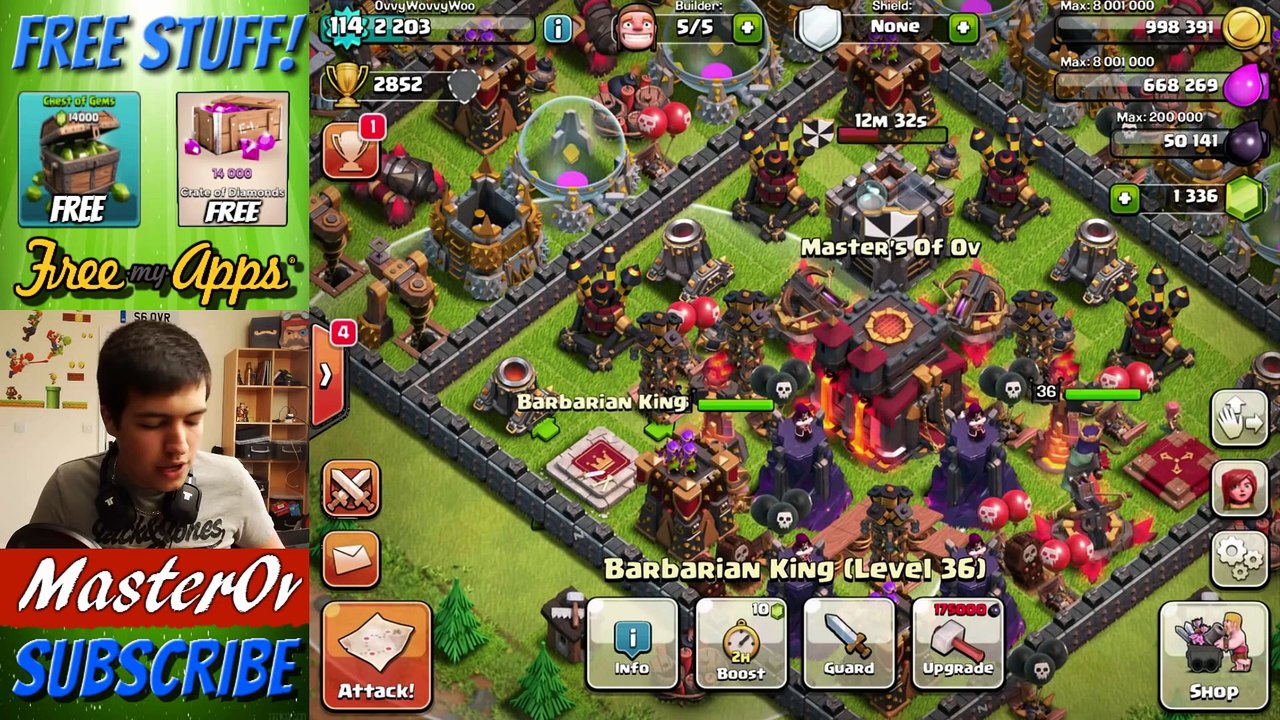Add more gems with the green plus

pyautogui.click(x=1125, y=198)
